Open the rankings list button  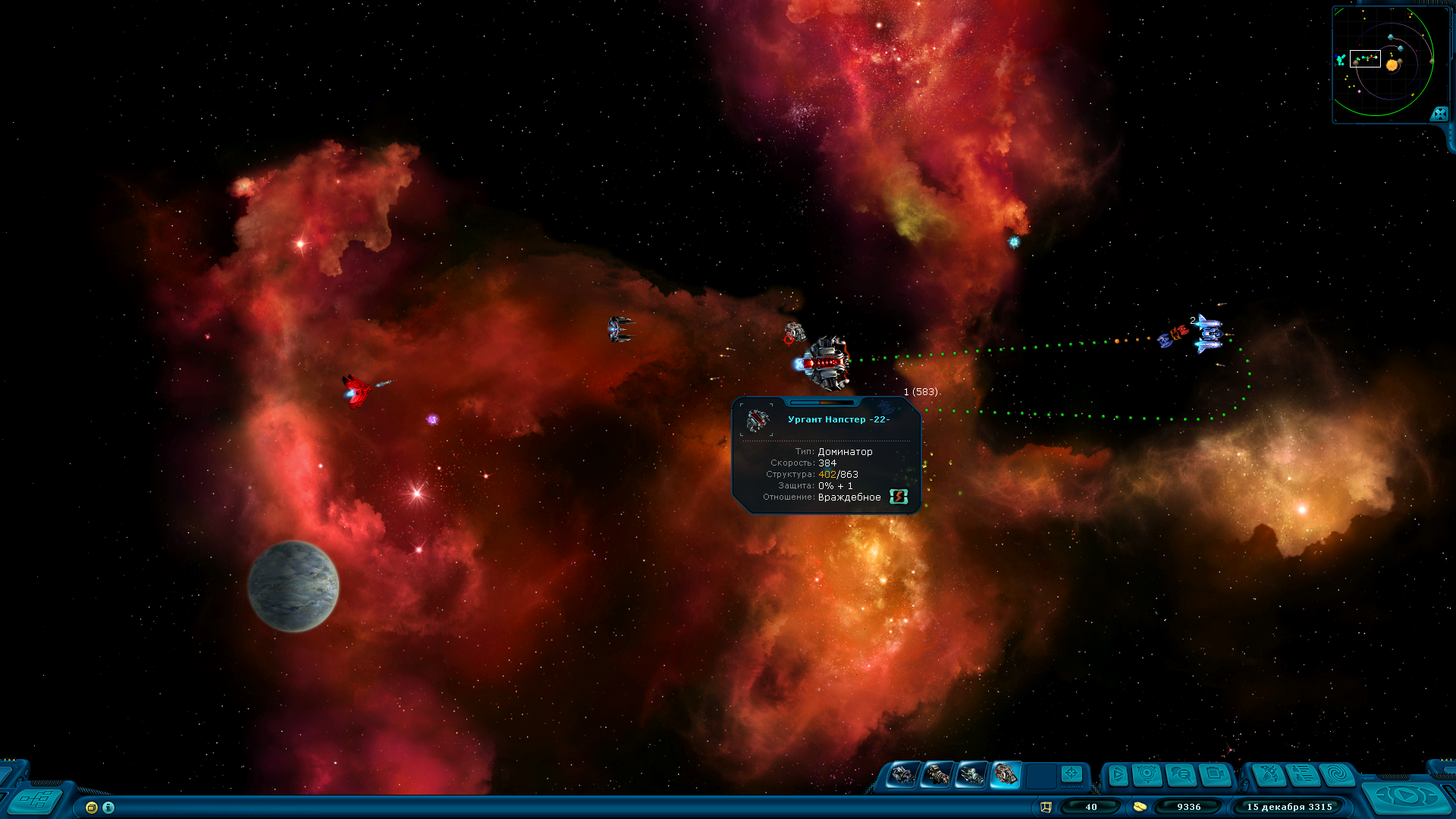(1304, 775)
